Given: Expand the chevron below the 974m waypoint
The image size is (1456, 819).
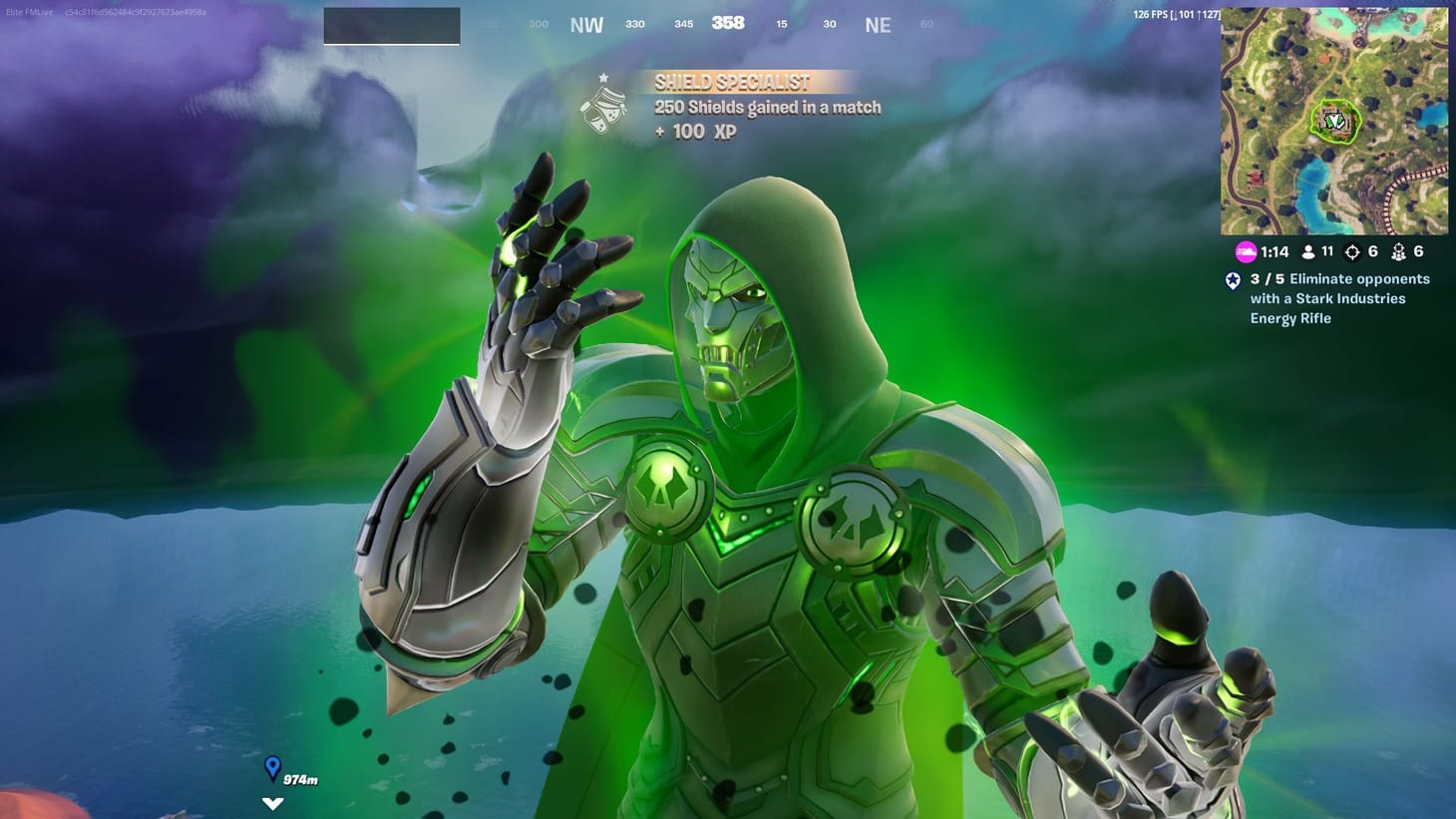Looking at the screenshot, I should 272,801.
